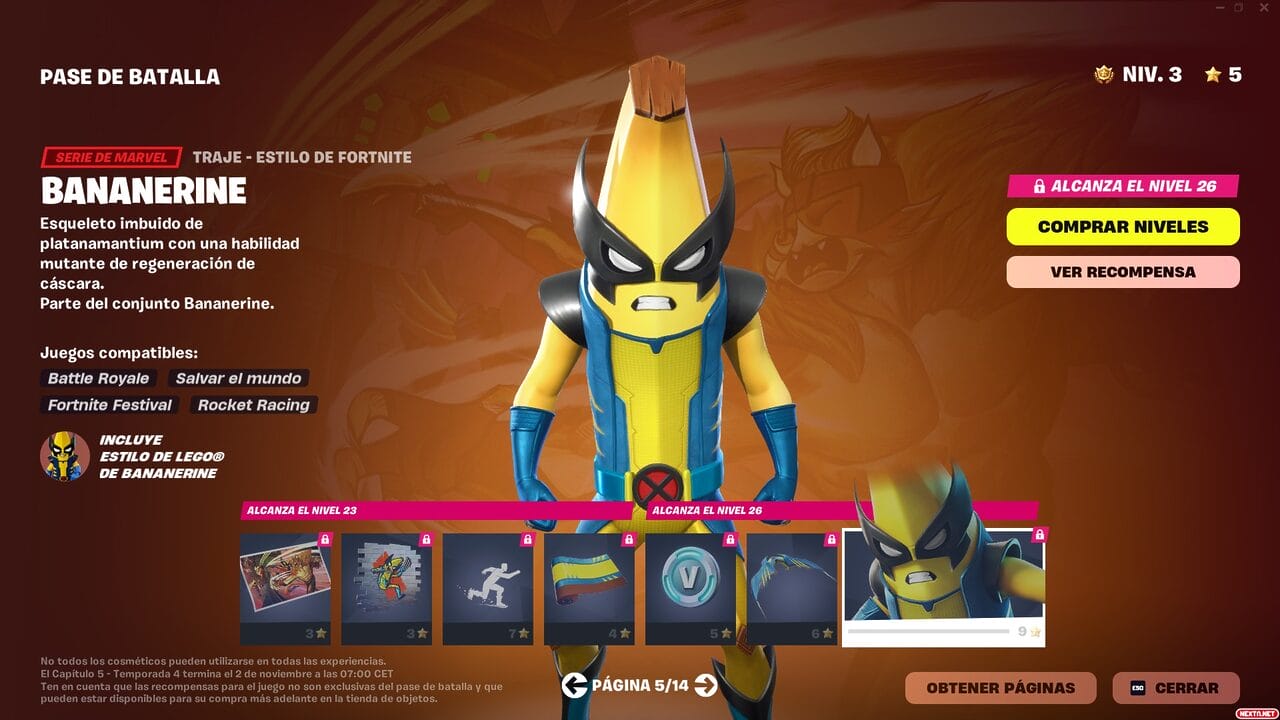Select the V-Bucks reward icon
Screen dimensions: 1280x720
(x=692, y=588)
